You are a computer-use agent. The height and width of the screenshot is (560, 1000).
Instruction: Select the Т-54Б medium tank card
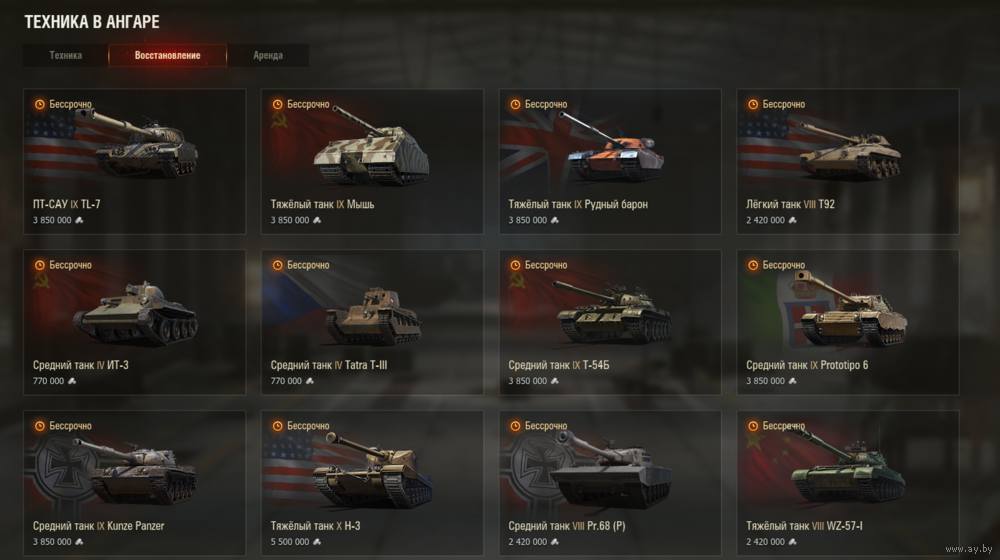[610, 322]
